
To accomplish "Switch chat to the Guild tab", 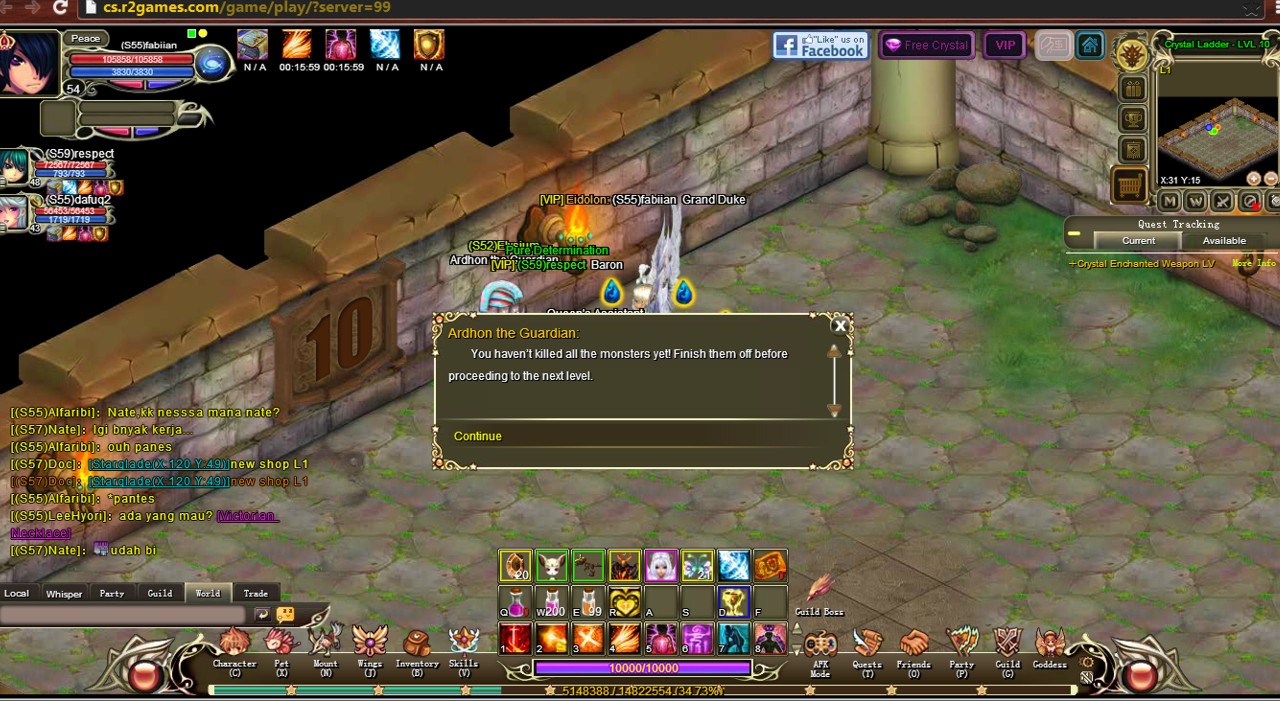I will (x=160, y=594).
